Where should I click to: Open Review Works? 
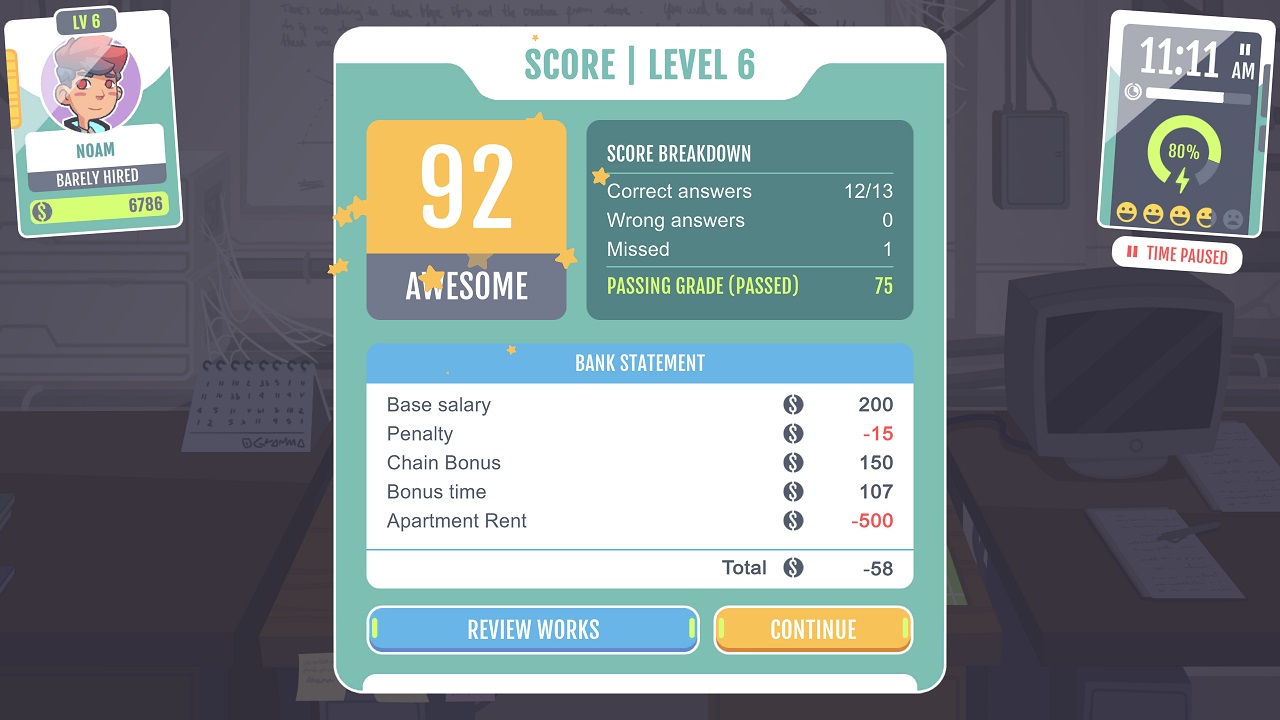point(532,630)
